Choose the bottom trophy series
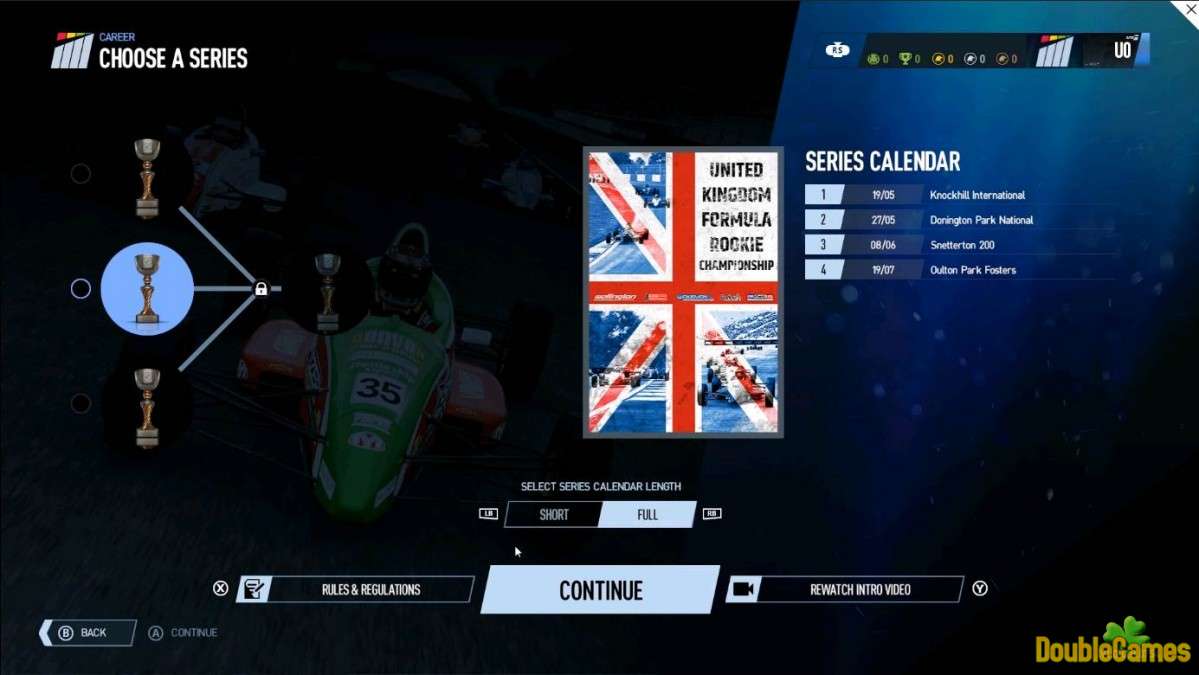1199x675 pixels. pos(147,404)
